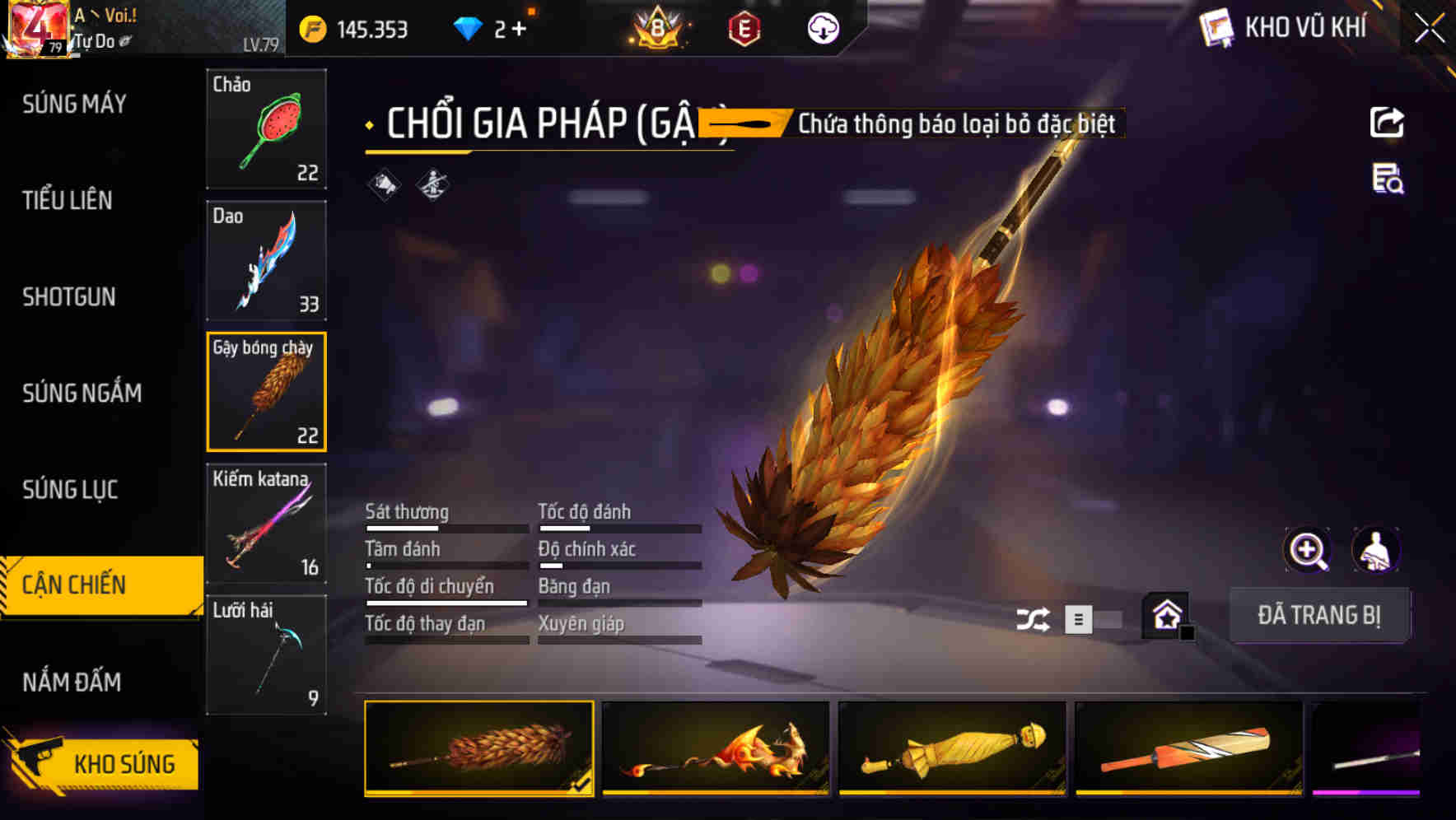
Task: Open the share icon for this weapon
Action: (1388, 122)
